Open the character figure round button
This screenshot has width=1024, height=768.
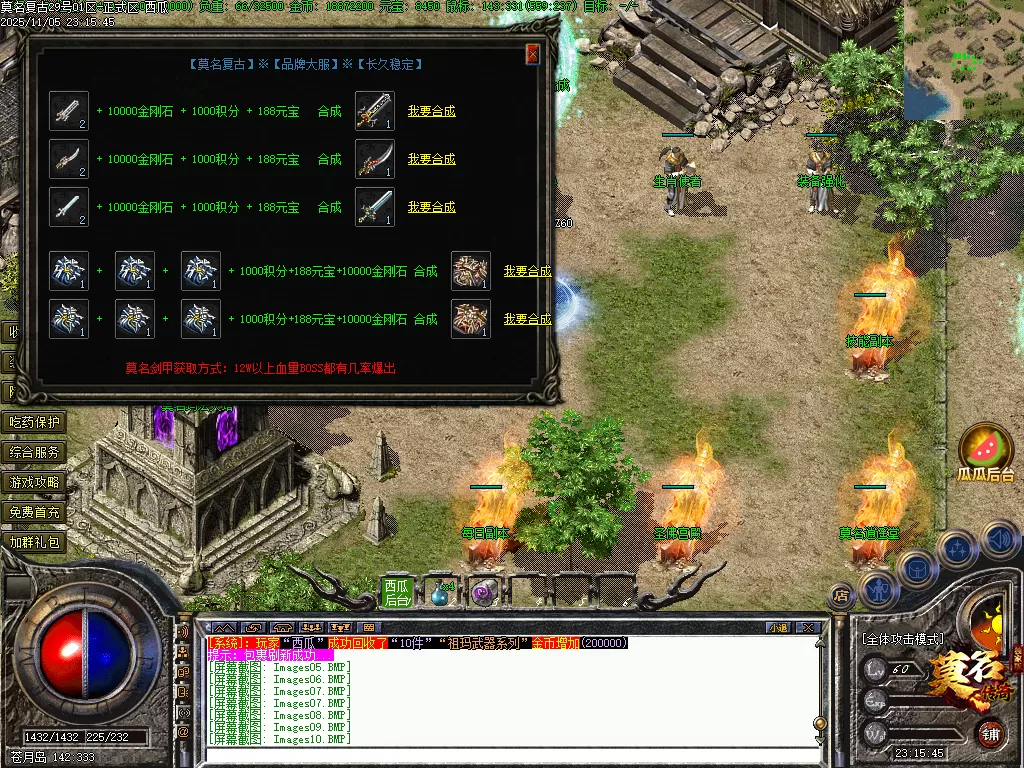pos(877,590)
